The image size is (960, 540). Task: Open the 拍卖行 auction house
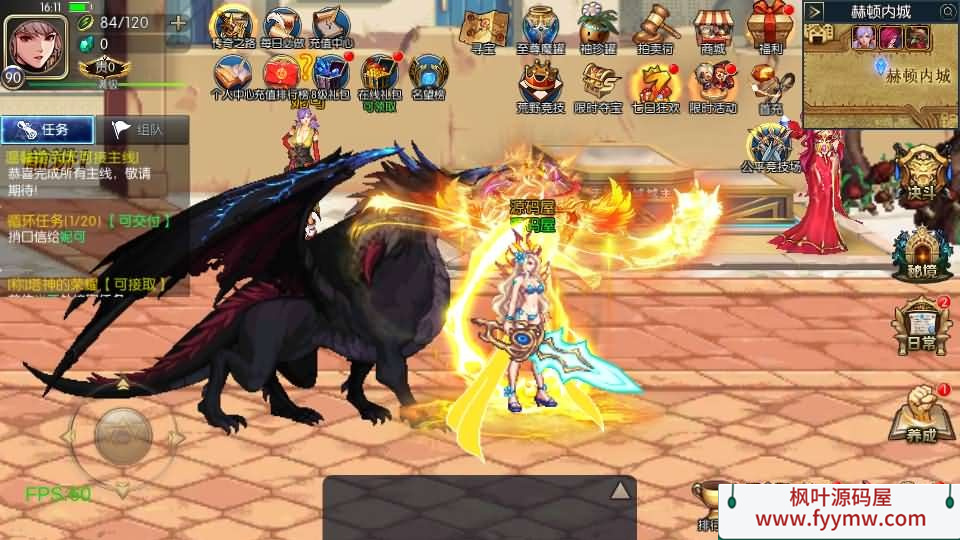(653, 29)
